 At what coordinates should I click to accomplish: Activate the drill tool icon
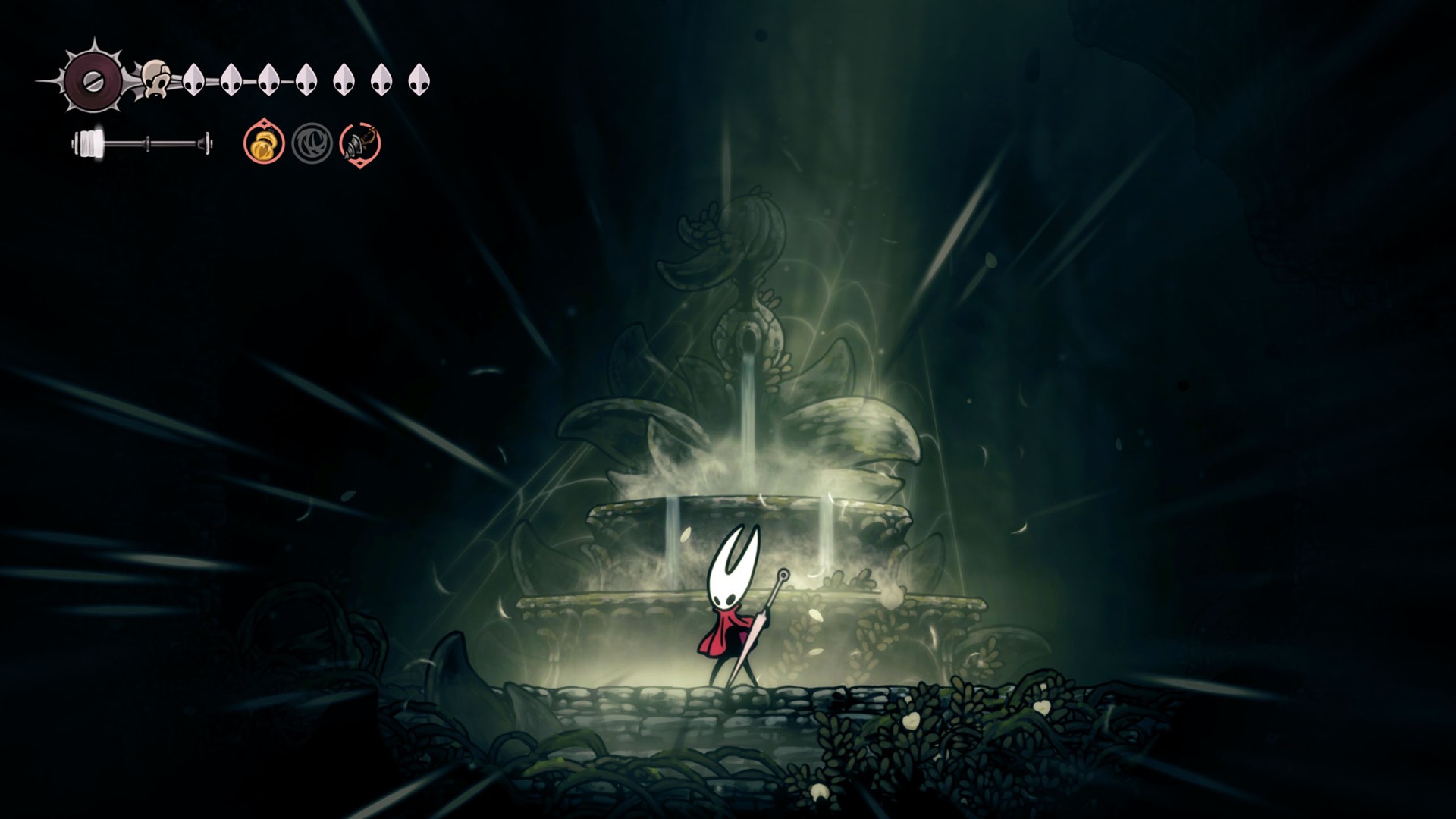pyautogui.click(x=360, y=143)
